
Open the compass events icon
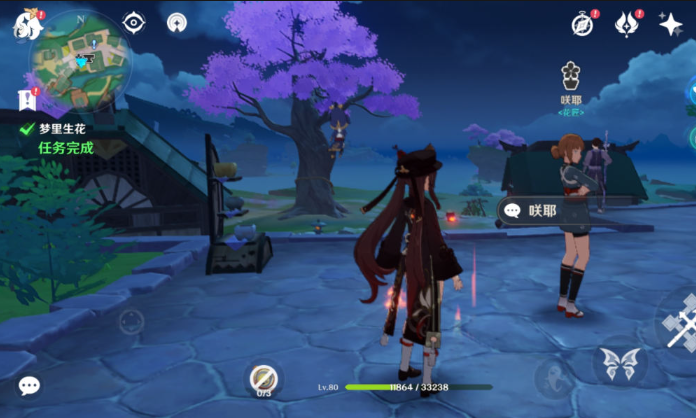[583, 24]
